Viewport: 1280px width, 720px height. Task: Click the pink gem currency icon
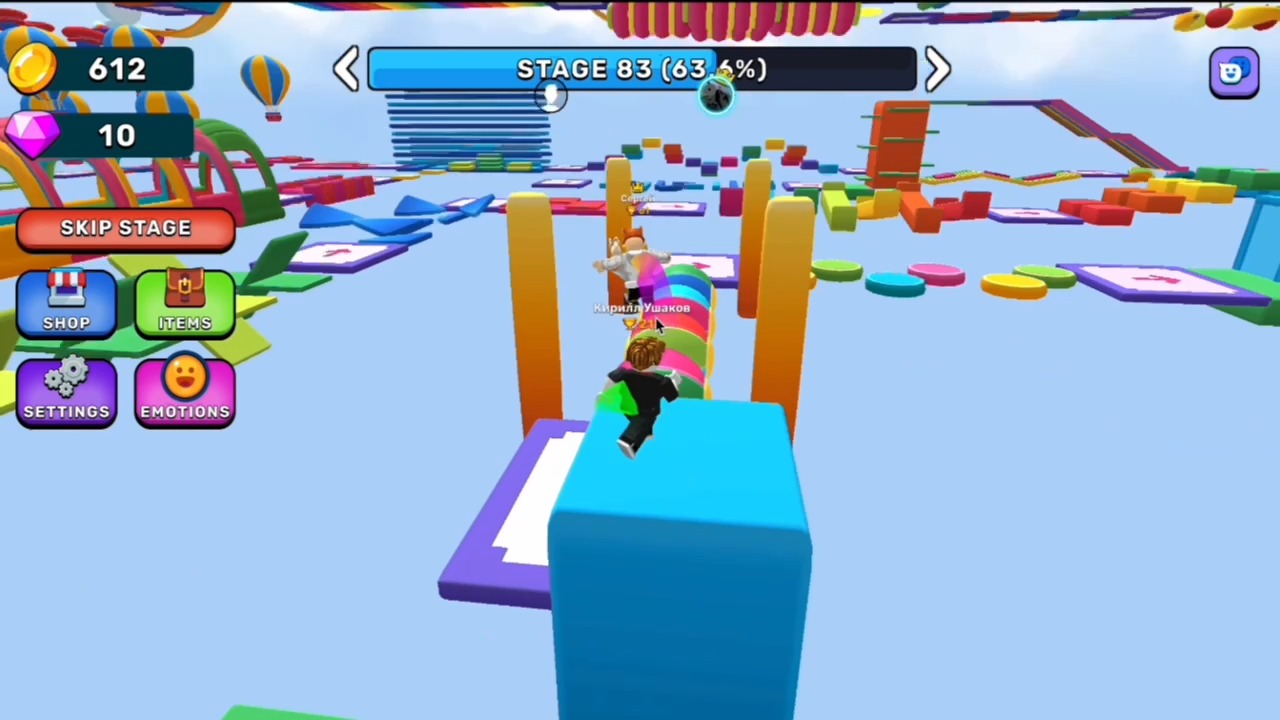click(x=32, y=135)
